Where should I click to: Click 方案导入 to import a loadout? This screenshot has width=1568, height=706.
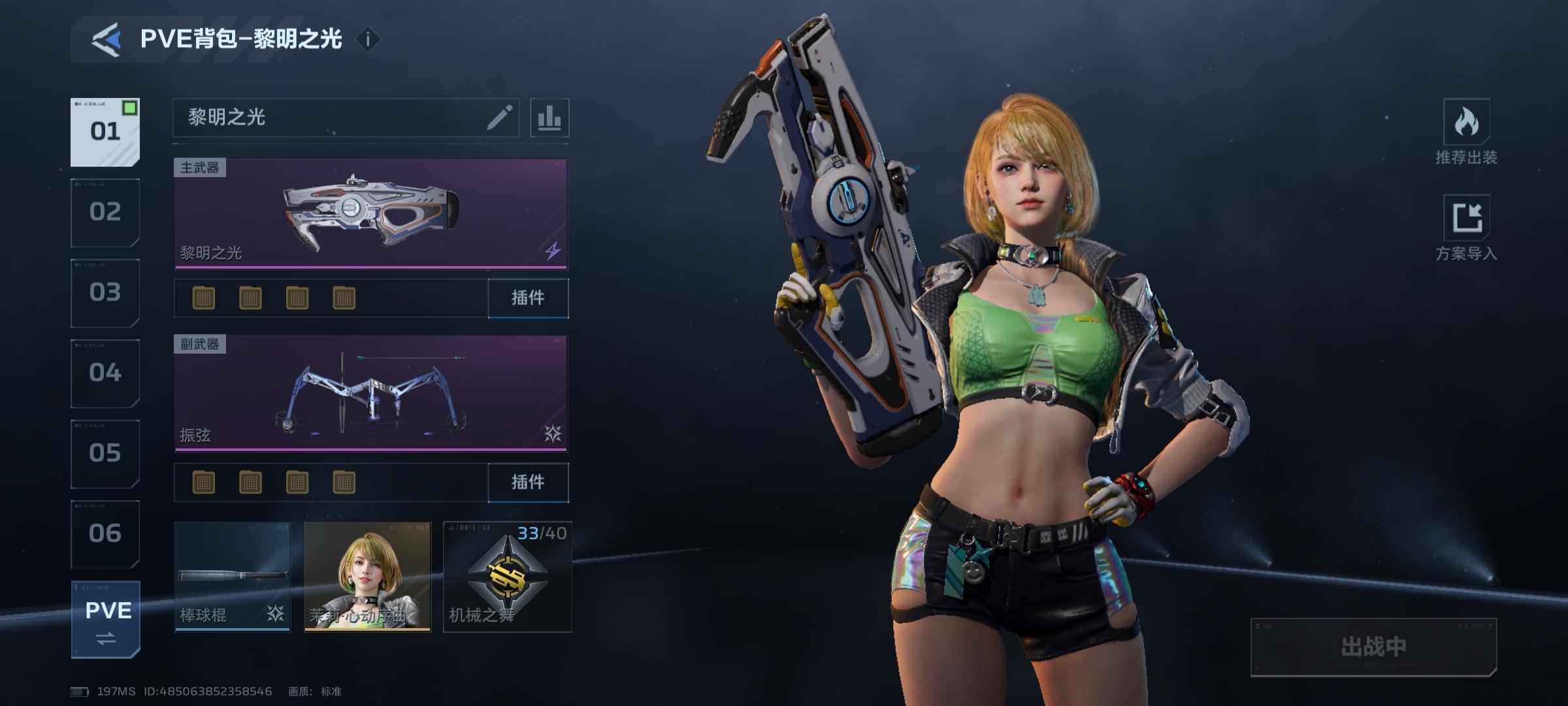click(1466, 228)
